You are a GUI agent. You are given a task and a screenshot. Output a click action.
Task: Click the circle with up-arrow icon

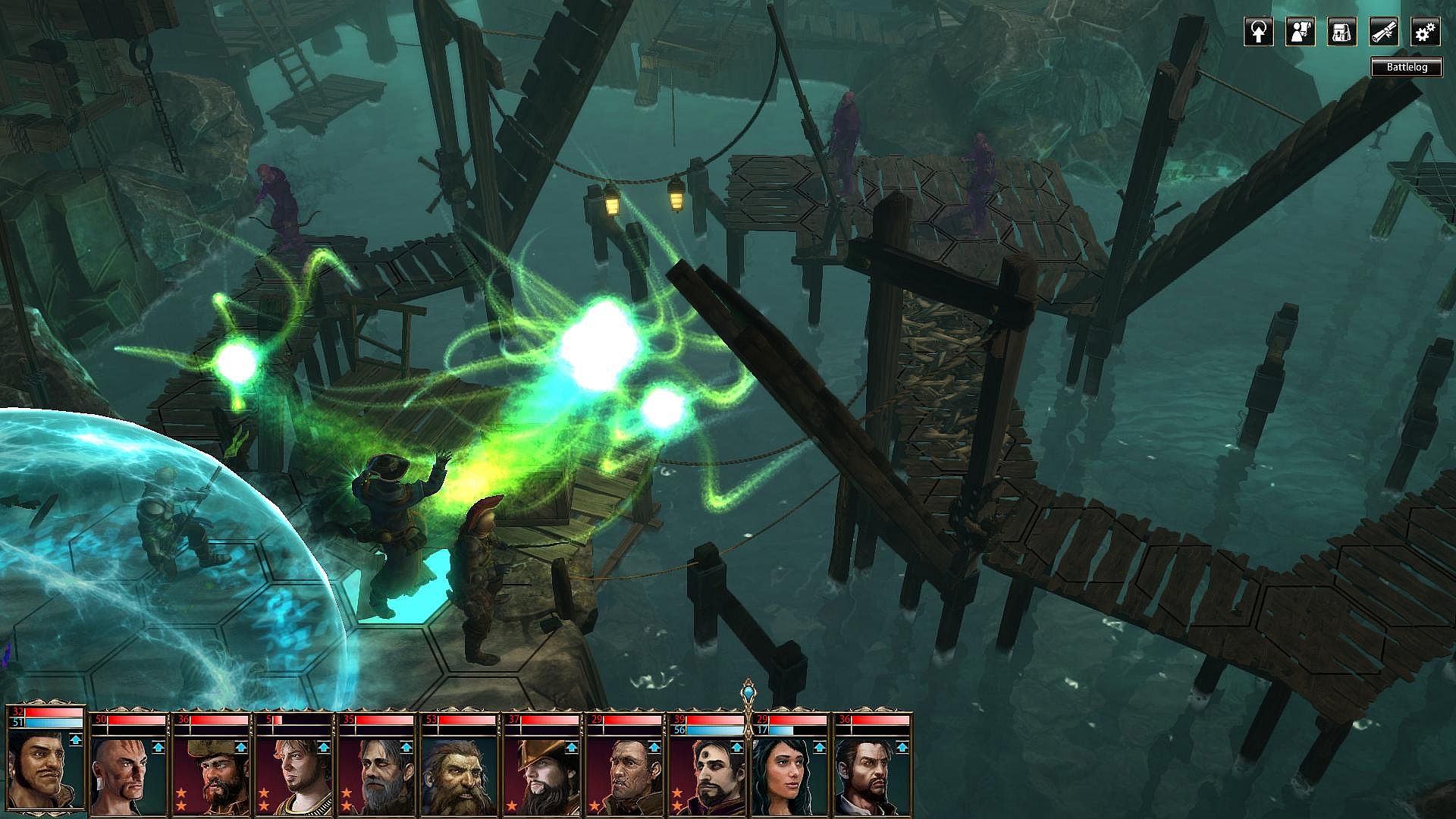point(1258,32)
